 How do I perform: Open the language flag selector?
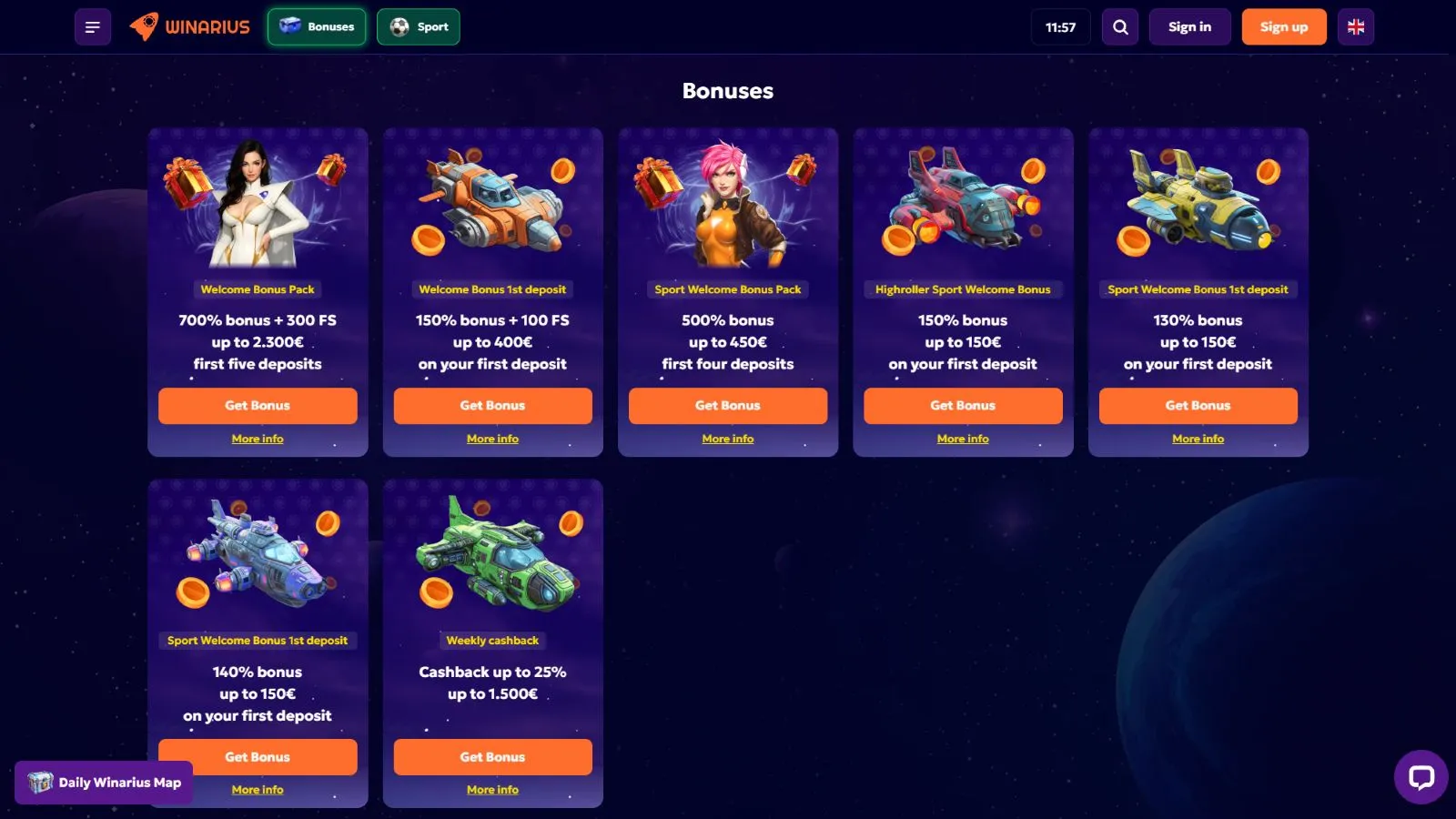(x=1355, y=27)
